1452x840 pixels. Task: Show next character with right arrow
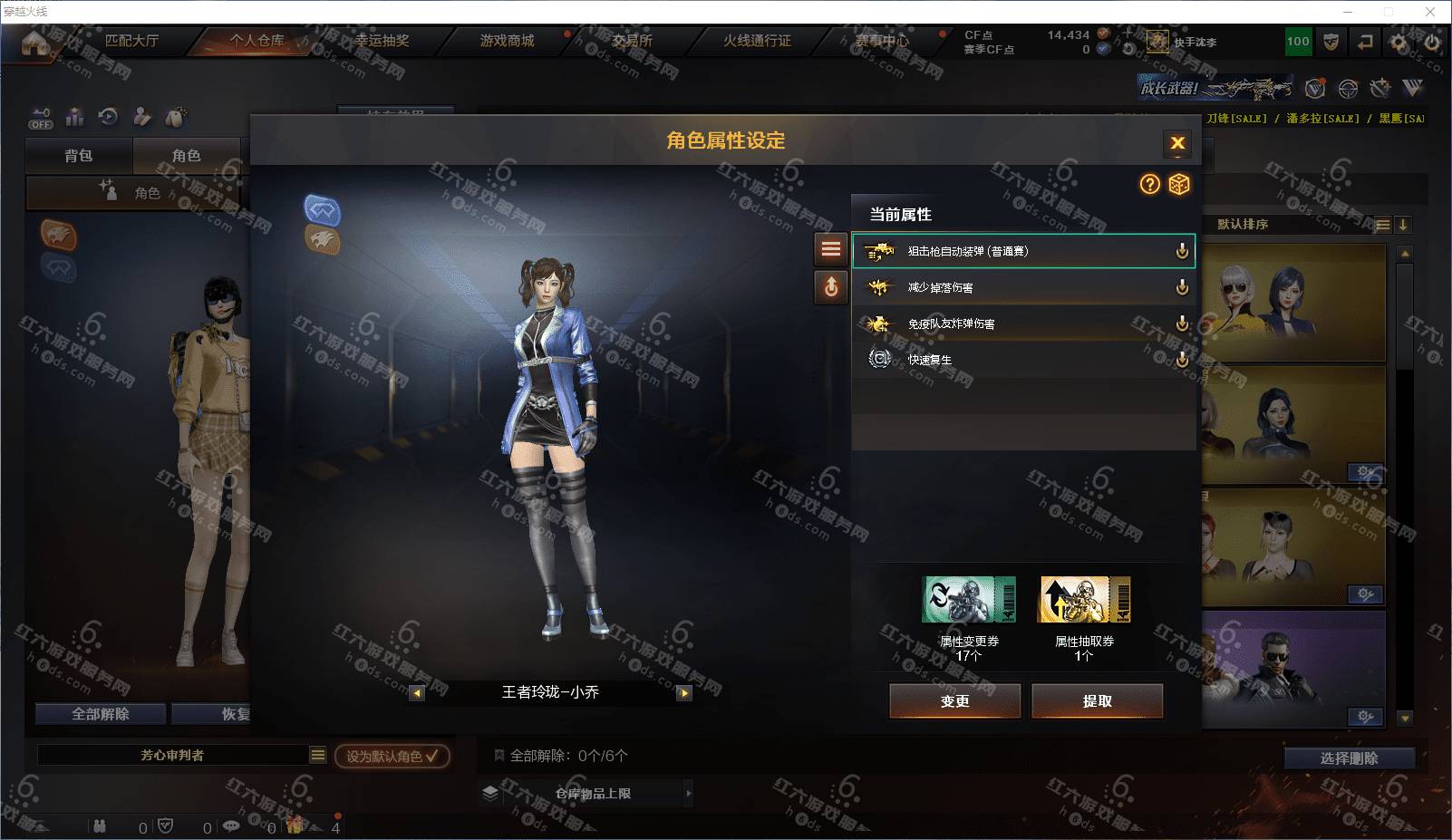point(684,693)
